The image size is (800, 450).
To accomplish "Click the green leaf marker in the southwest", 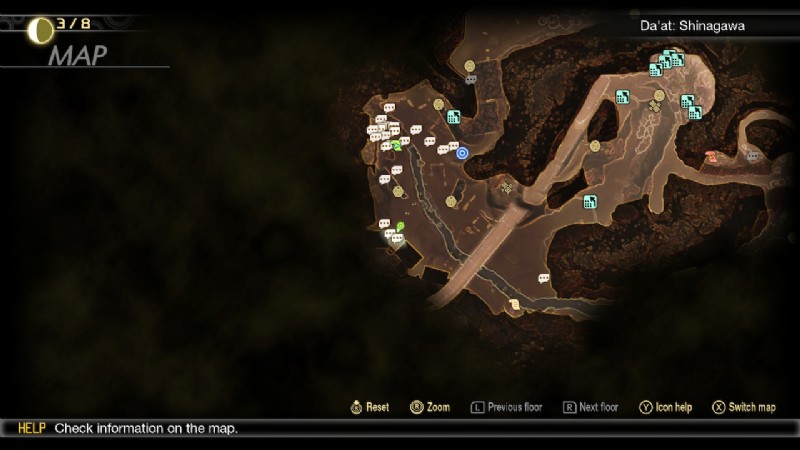I will click(400, 227).
